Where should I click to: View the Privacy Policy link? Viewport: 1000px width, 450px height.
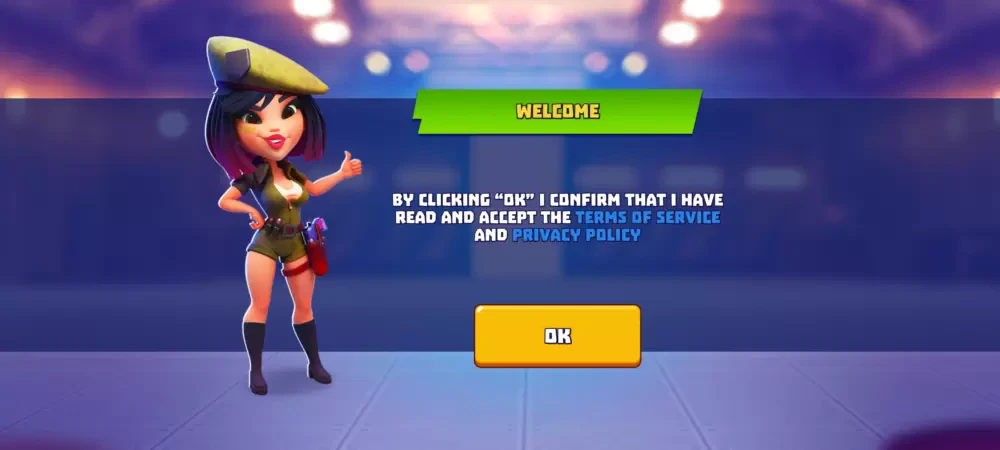tap(576, 236)
